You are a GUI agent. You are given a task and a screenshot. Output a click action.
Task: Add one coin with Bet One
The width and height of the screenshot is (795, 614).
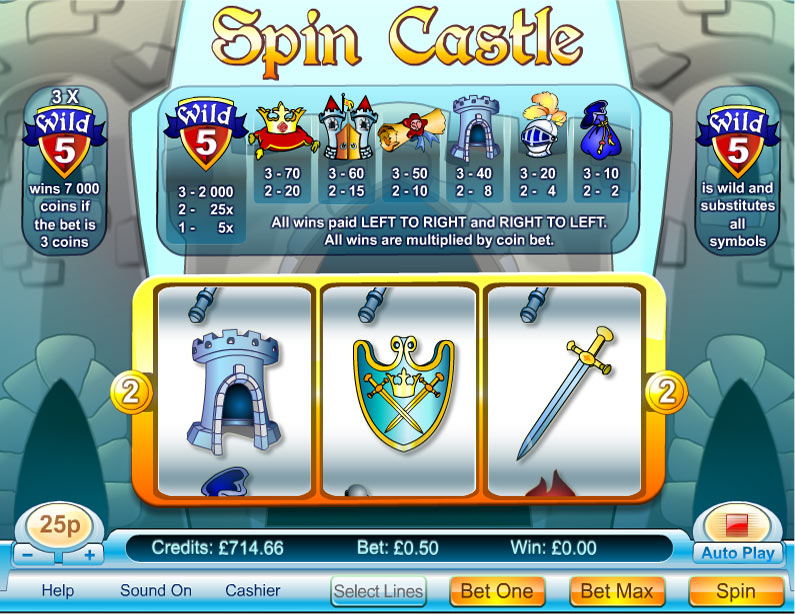point(497,591)
